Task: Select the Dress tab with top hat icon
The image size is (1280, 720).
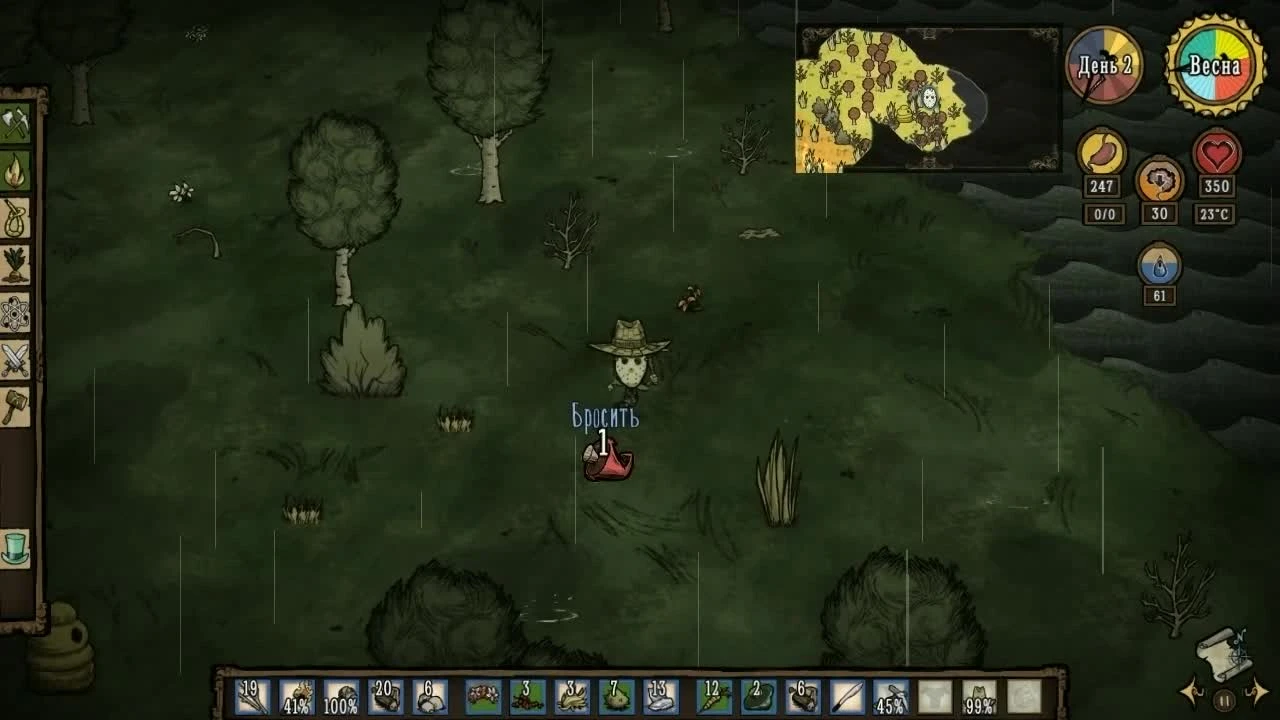Action: point(15,545)
